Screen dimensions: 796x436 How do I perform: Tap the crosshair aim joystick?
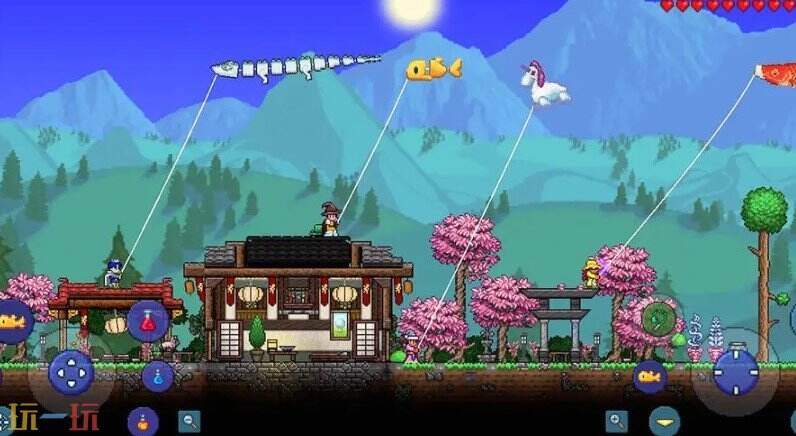tap(735, 372)
